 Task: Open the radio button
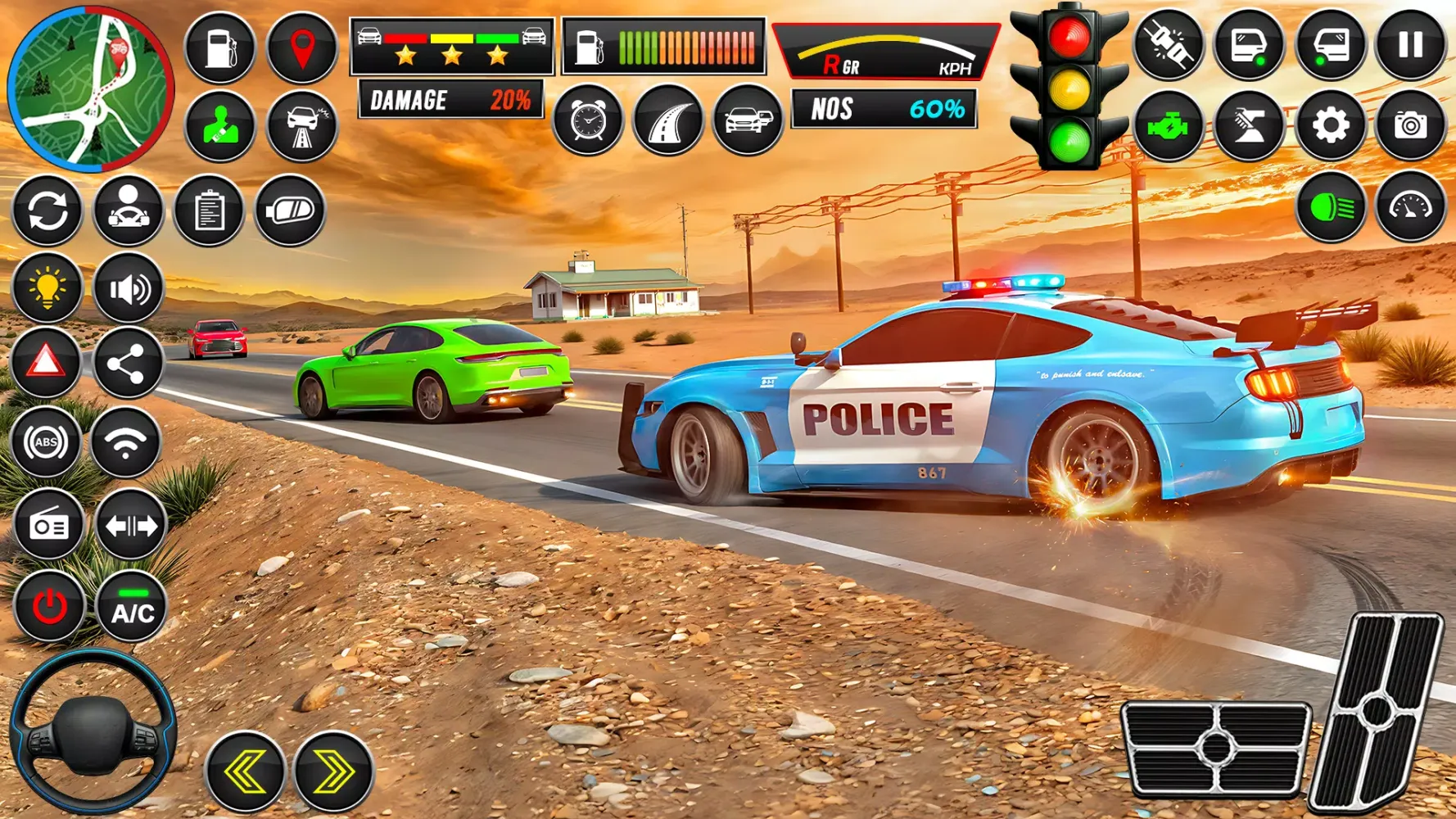49,525
